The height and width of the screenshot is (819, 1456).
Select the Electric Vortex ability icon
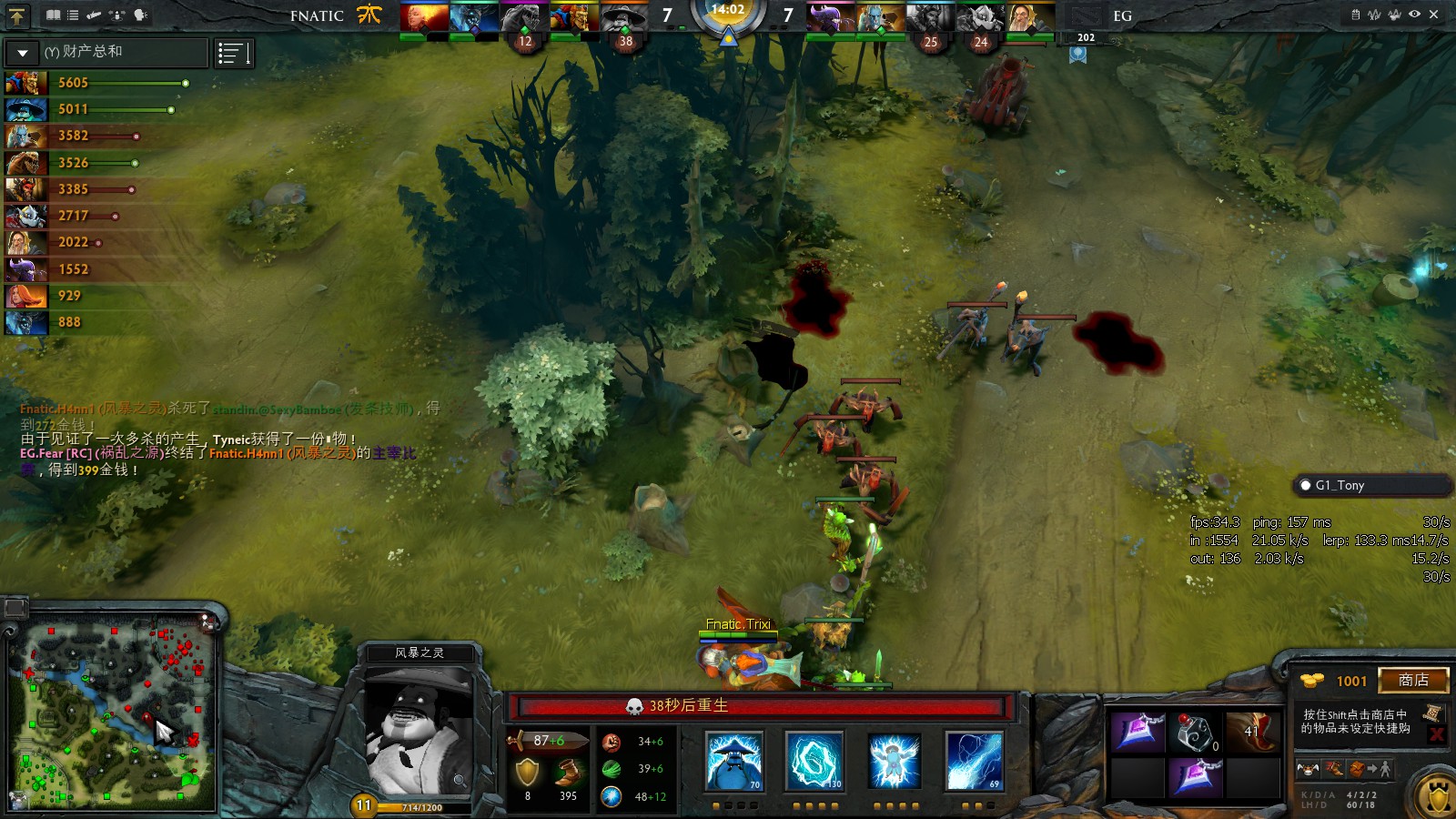pyautogui.click(x=814, y=761)
